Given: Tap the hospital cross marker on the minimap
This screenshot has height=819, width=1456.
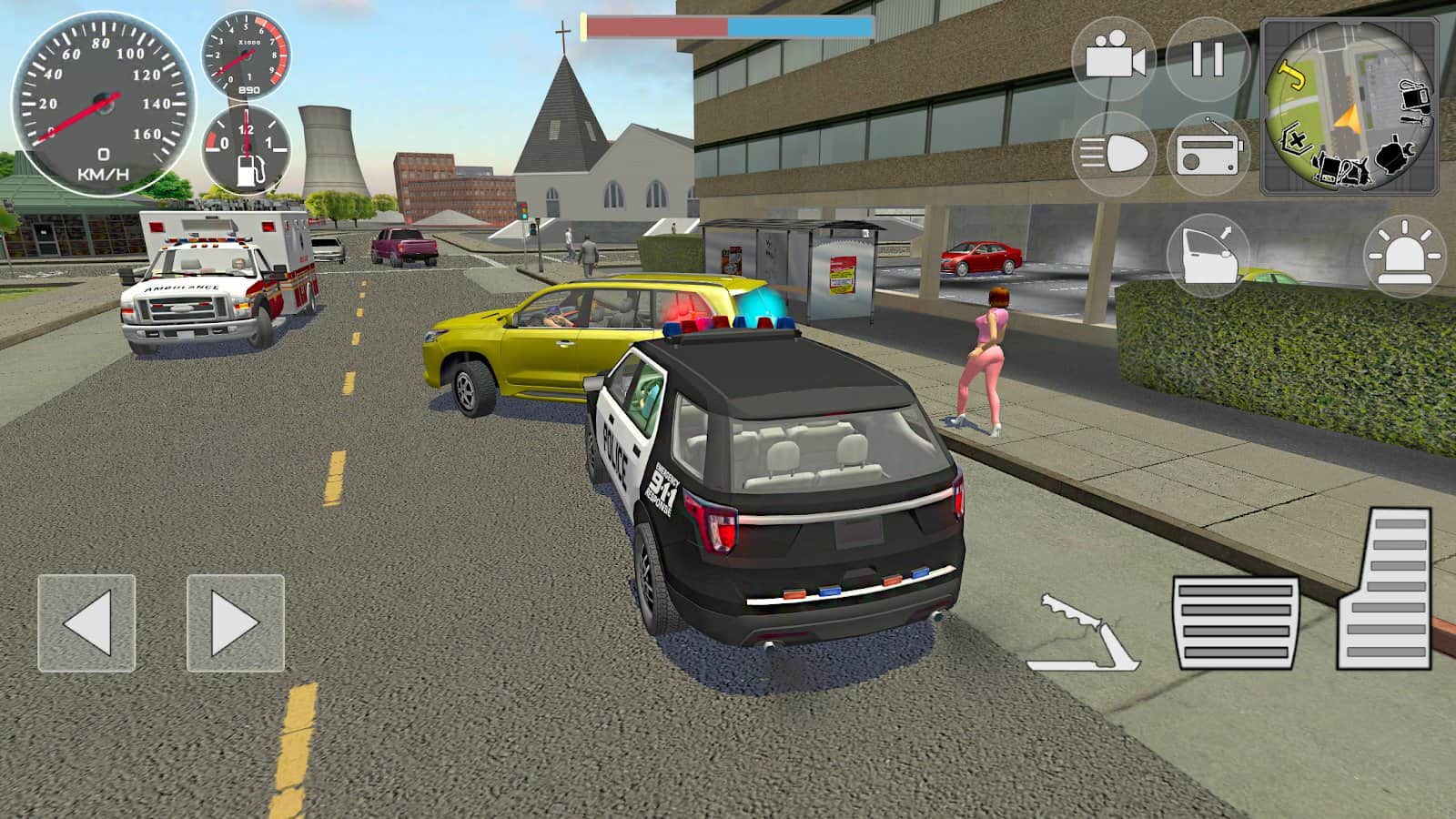Looking at the screenshot, I should (x=1296, y=139).
